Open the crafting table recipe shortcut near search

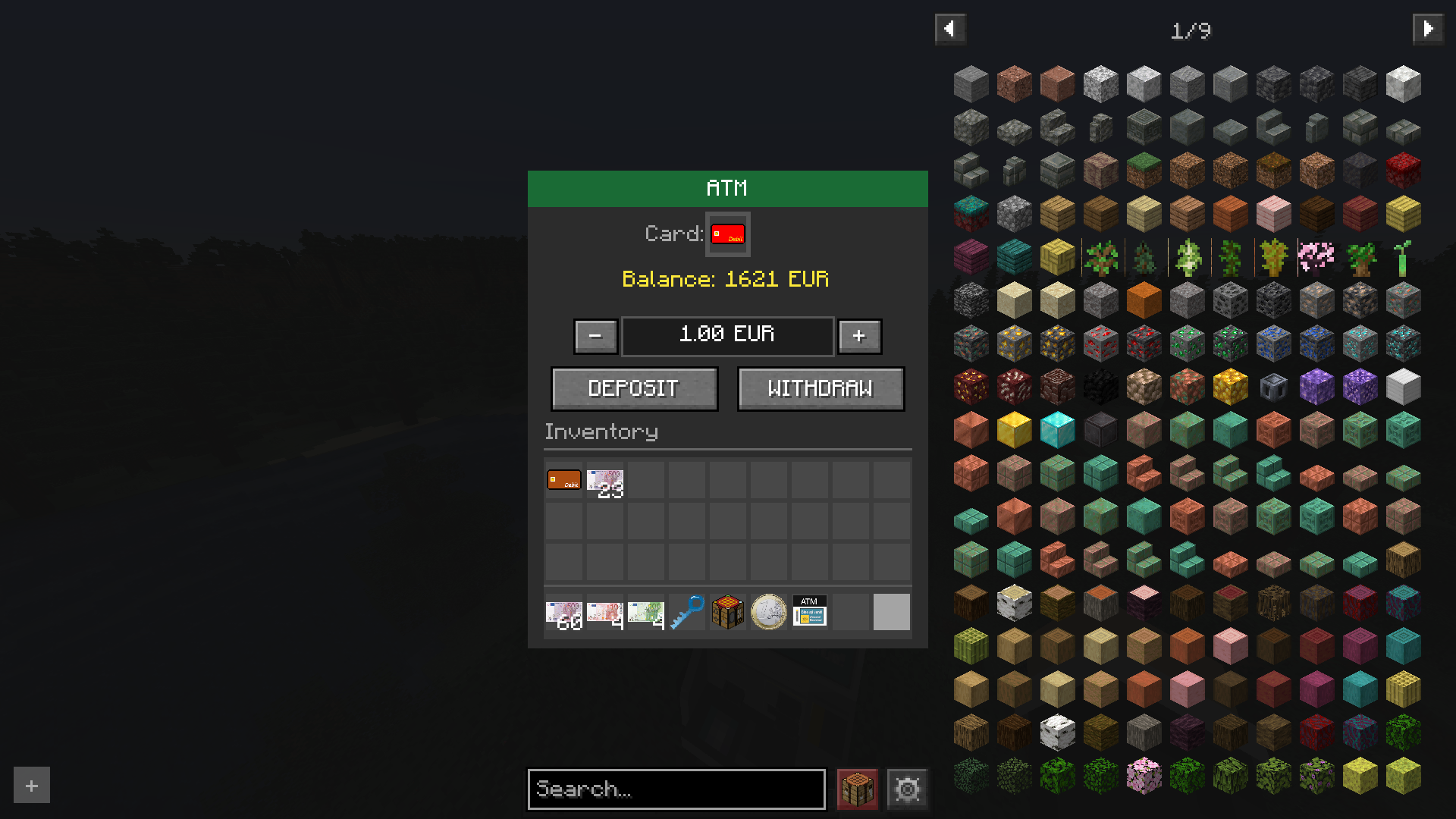click(856, 789)
